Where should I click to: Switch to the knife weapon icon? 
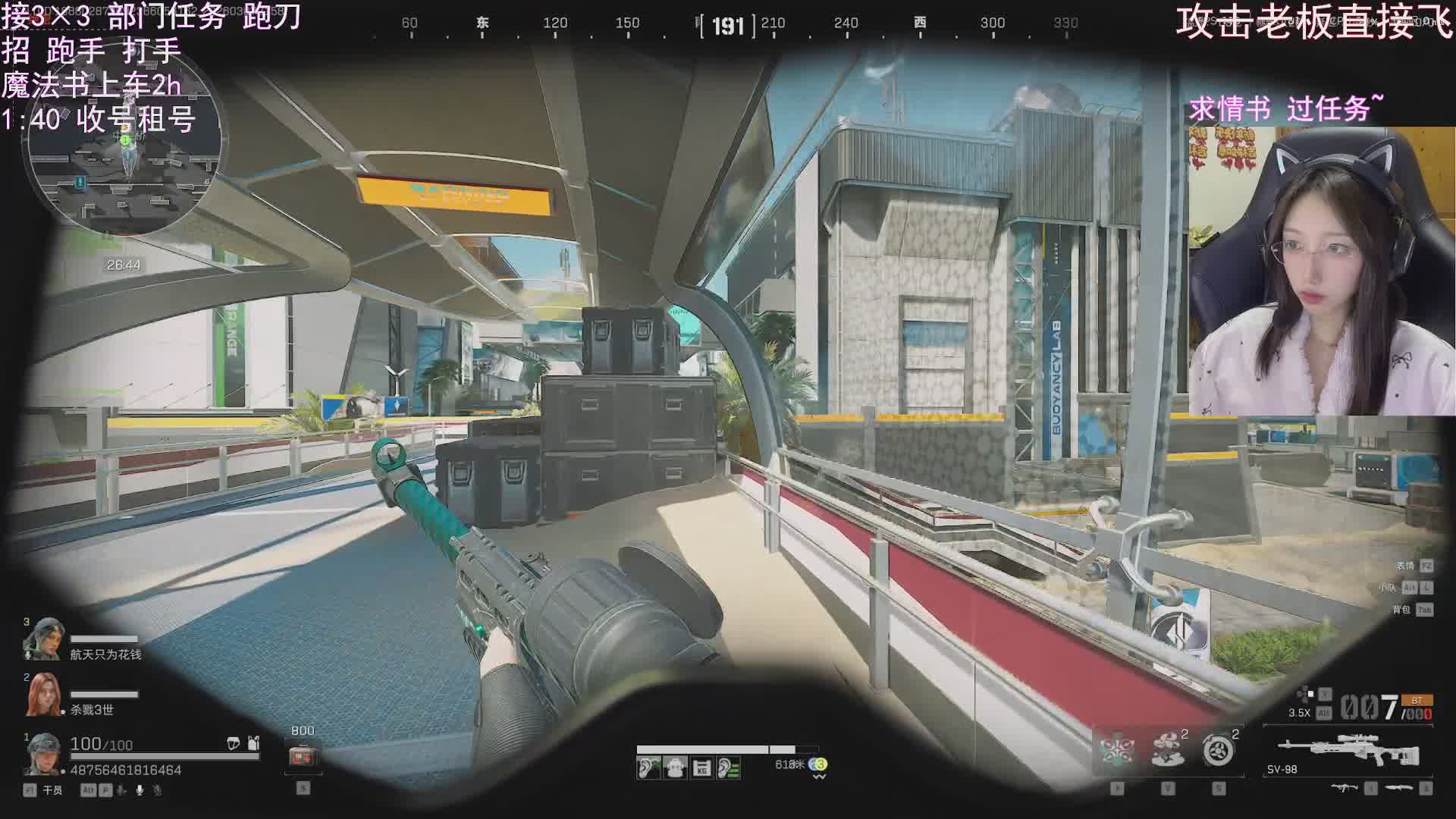click(x=1399, y=789)
